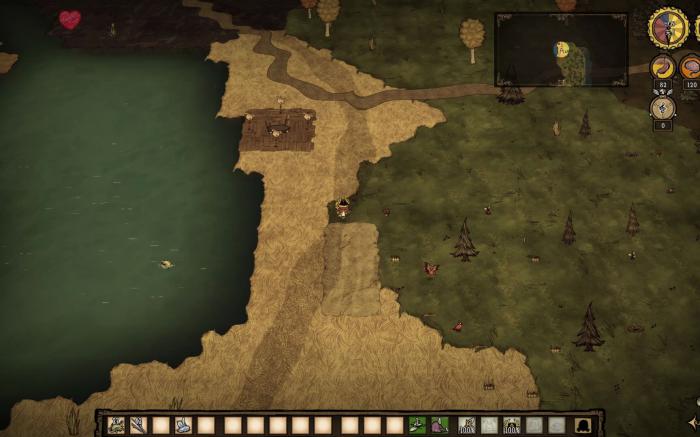Click the red heart icon
700x437 pixels.
[x=69, y=19]
